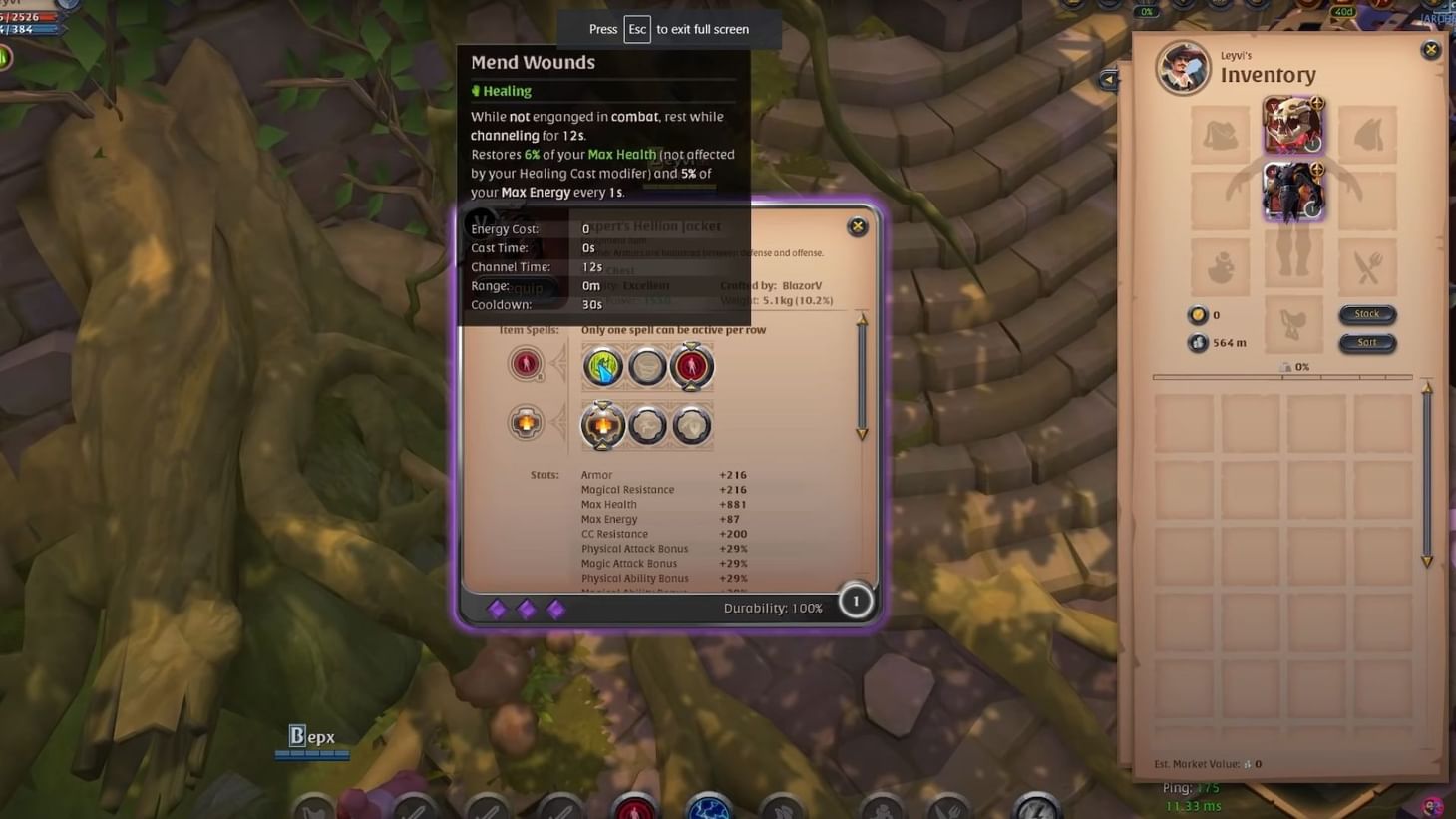1456x819 pixels.
Task: Click the inventory weight bar showing 0%
Action: (x=1283, y=376)
